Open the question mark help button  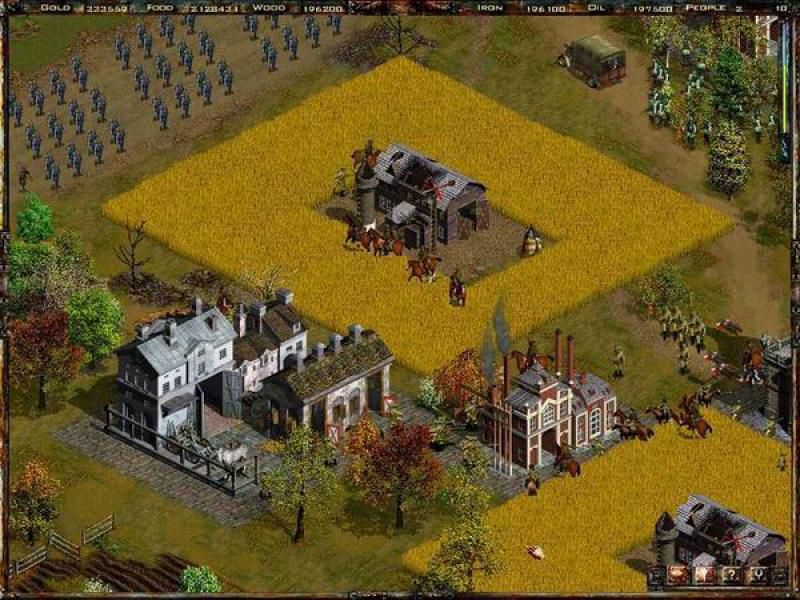coord(731,575)
